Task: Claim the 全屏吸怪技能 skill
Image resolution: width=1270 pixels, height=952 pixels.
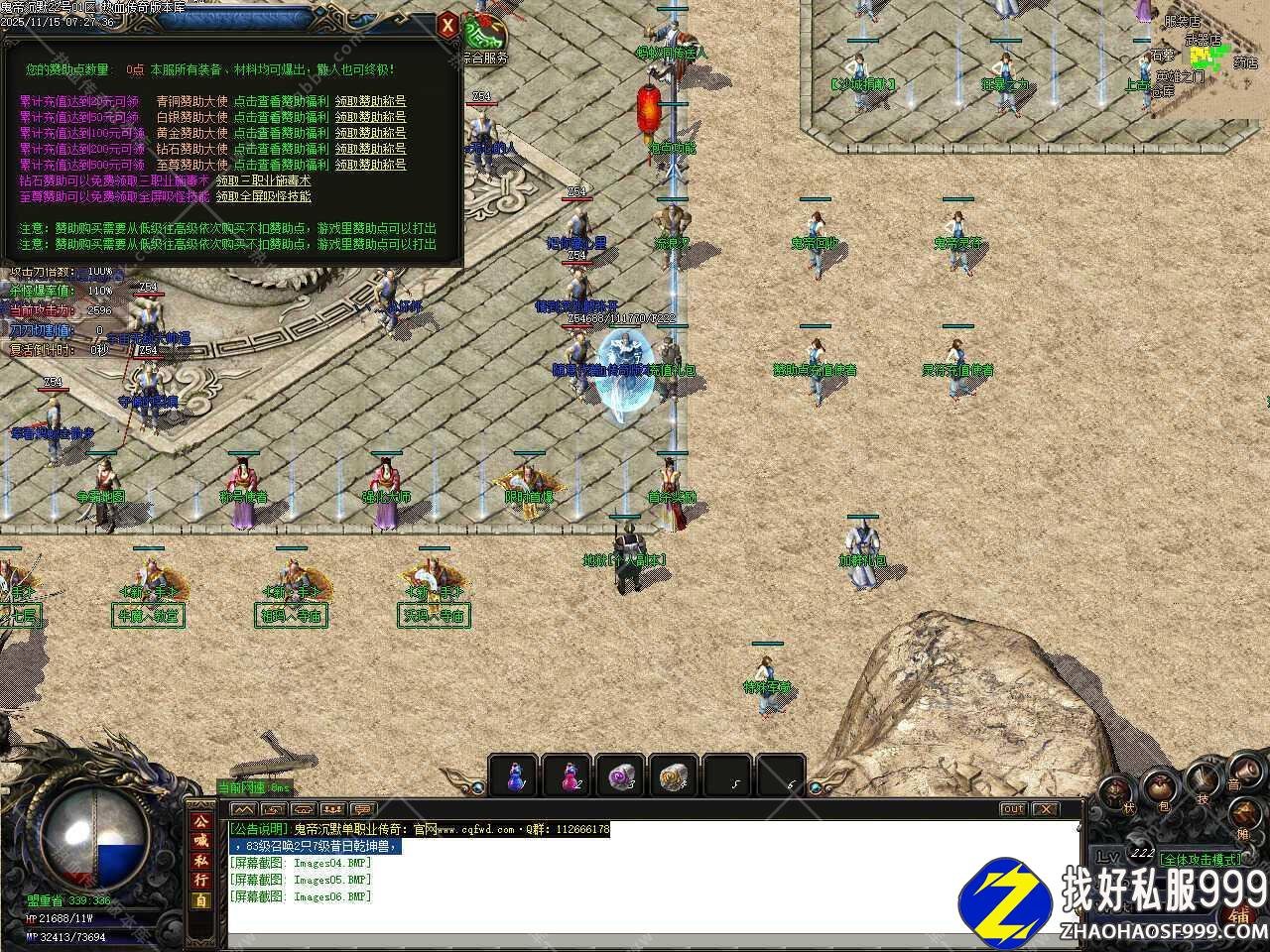Action: (264, 196)
